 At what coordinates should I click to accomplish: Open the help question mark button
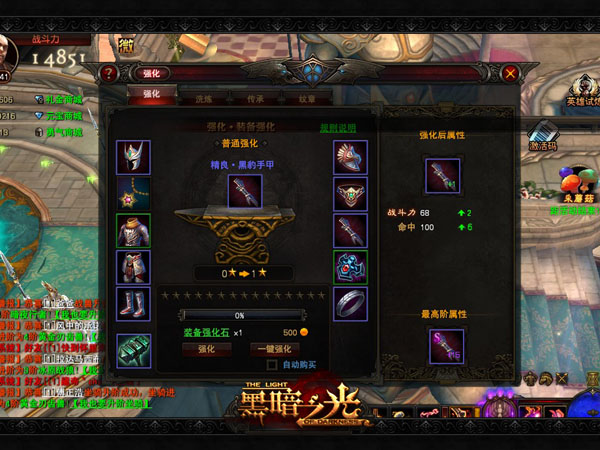110,73
